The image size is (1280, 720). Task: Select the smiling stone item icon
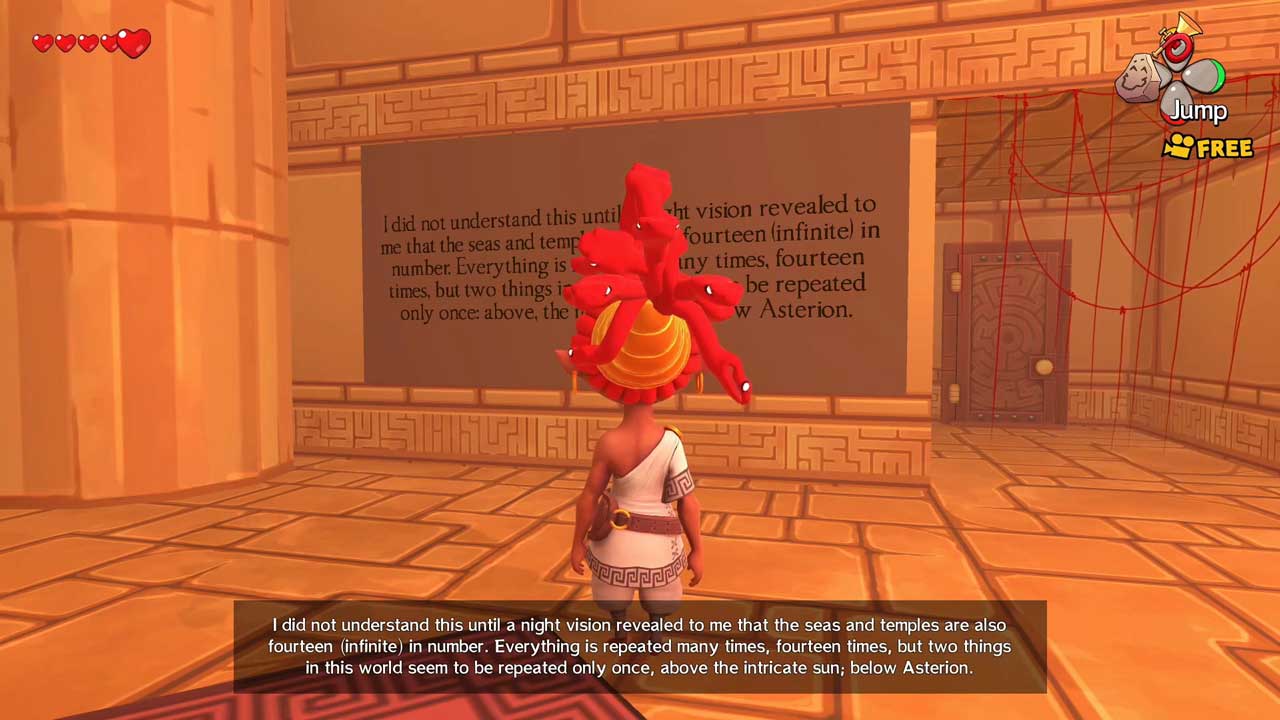1139,76
